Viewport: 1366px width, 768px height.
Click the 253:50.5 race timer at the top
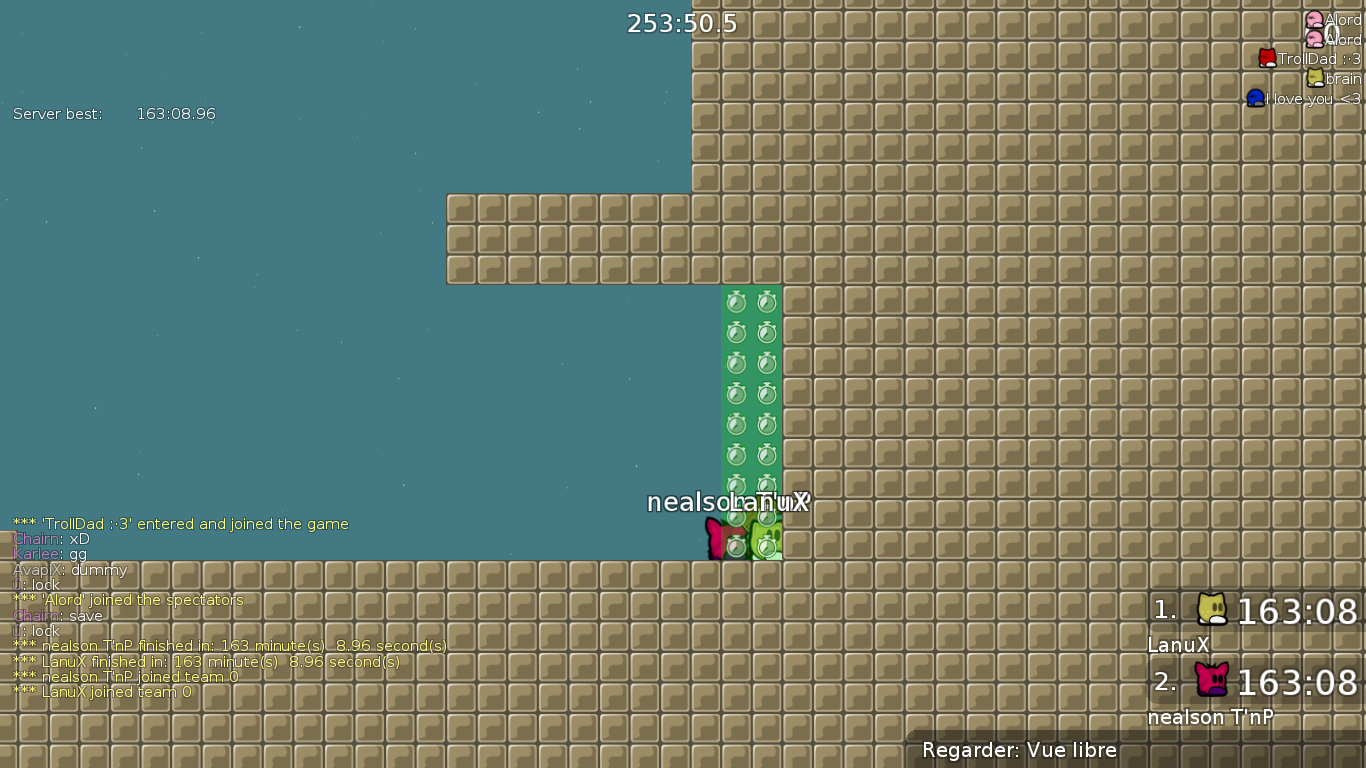coord(681,22)
